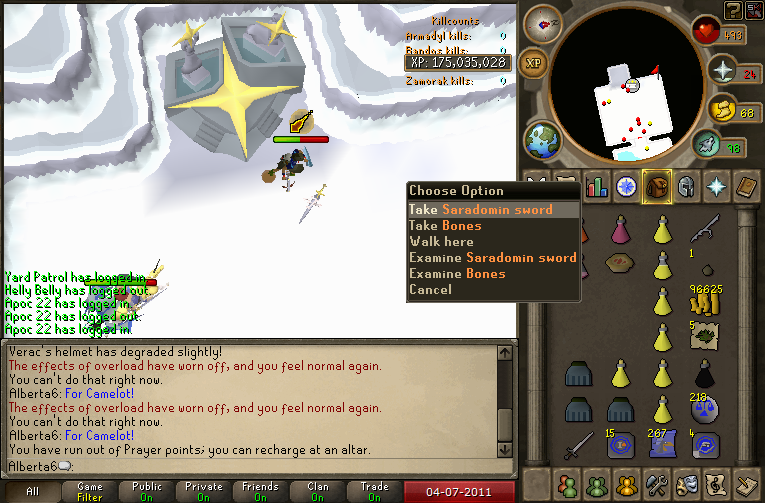Open the world map globe icon
The image size is (765, 503).
(x=543, y=138)
